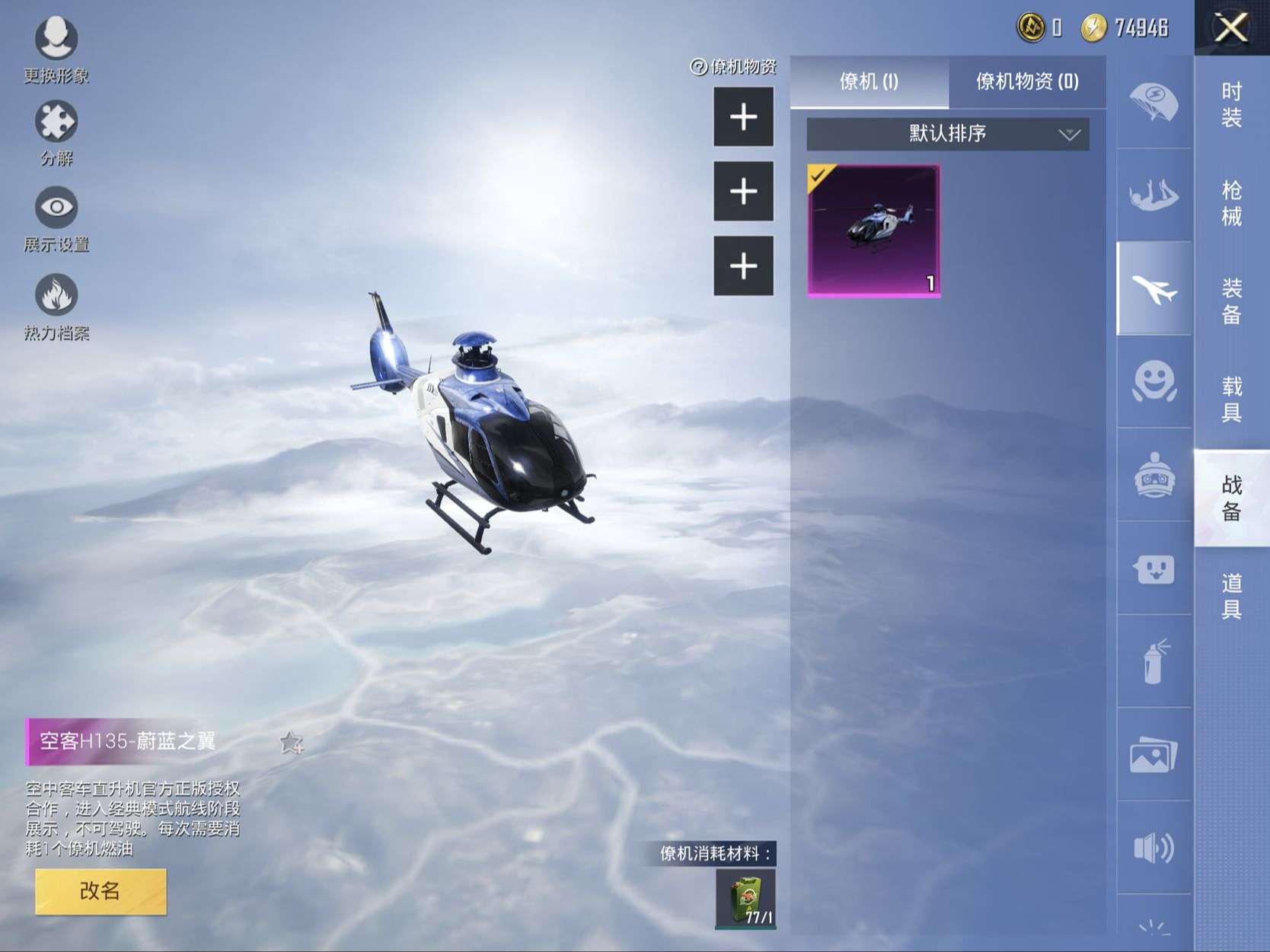Select the parachute subcategory icon

pos(1153,103)
